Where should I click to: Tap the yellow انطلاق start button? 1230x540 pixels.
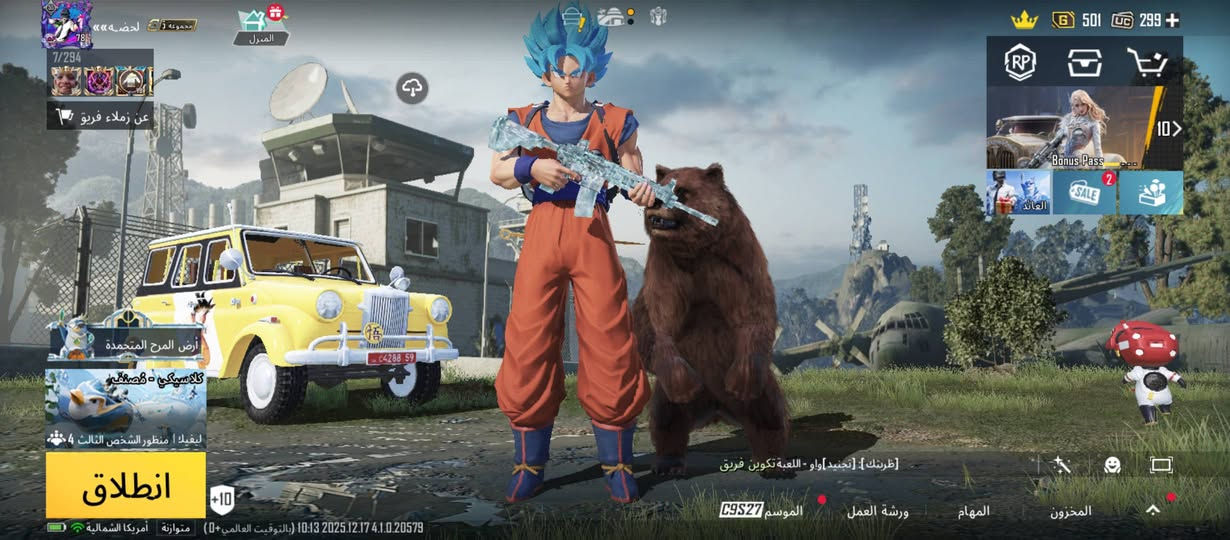tap(126, 485)
